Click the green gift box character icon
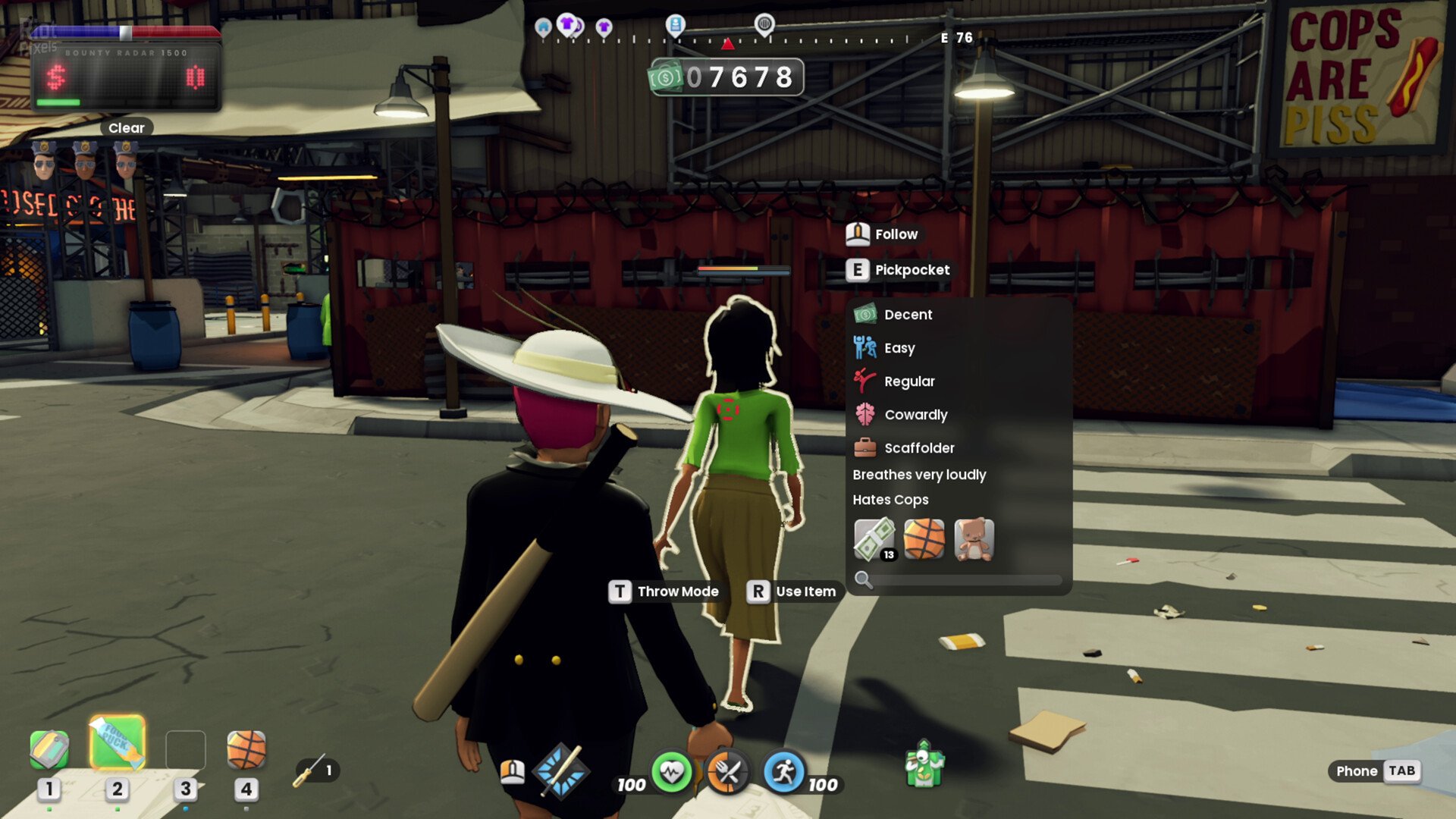 click(x=924, y=764)
